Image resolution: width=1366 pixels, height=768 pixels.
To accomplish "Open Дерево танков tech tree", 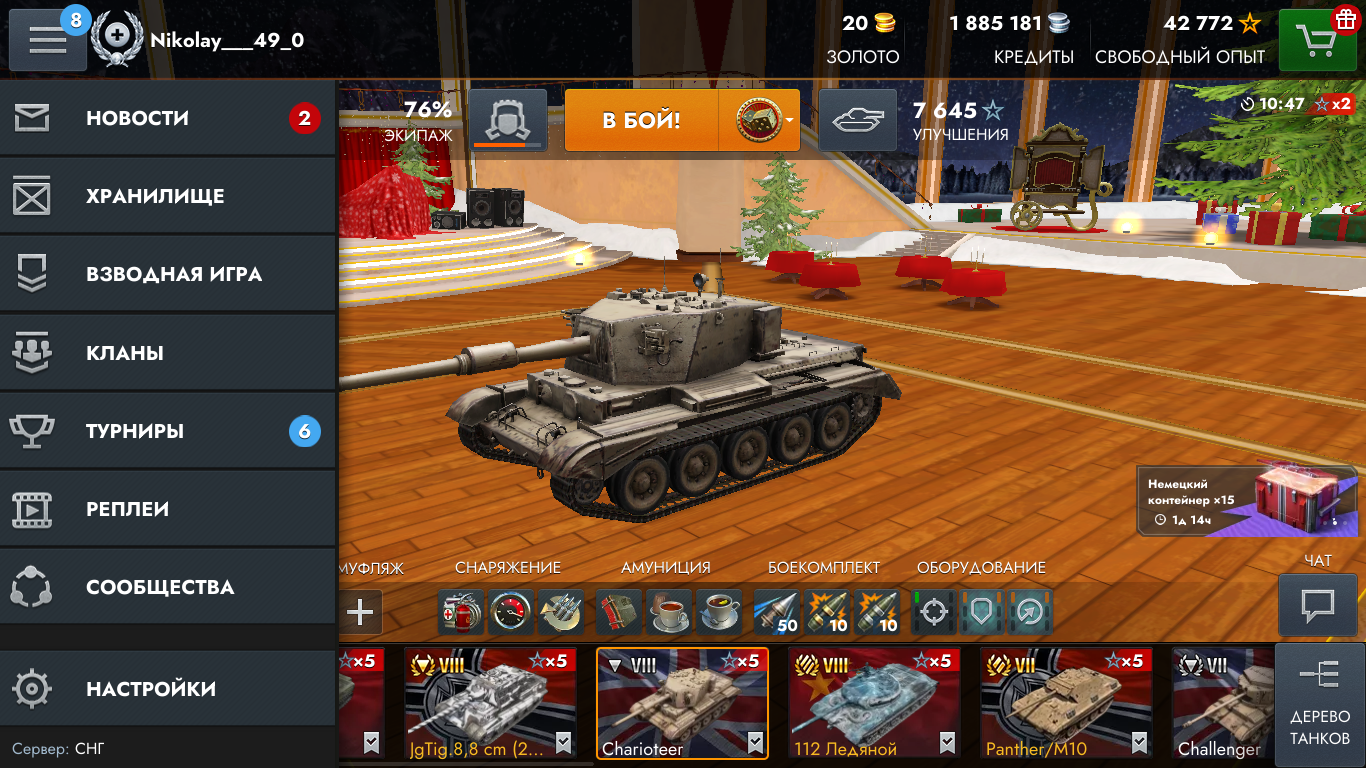I will tap(1319, 705).
